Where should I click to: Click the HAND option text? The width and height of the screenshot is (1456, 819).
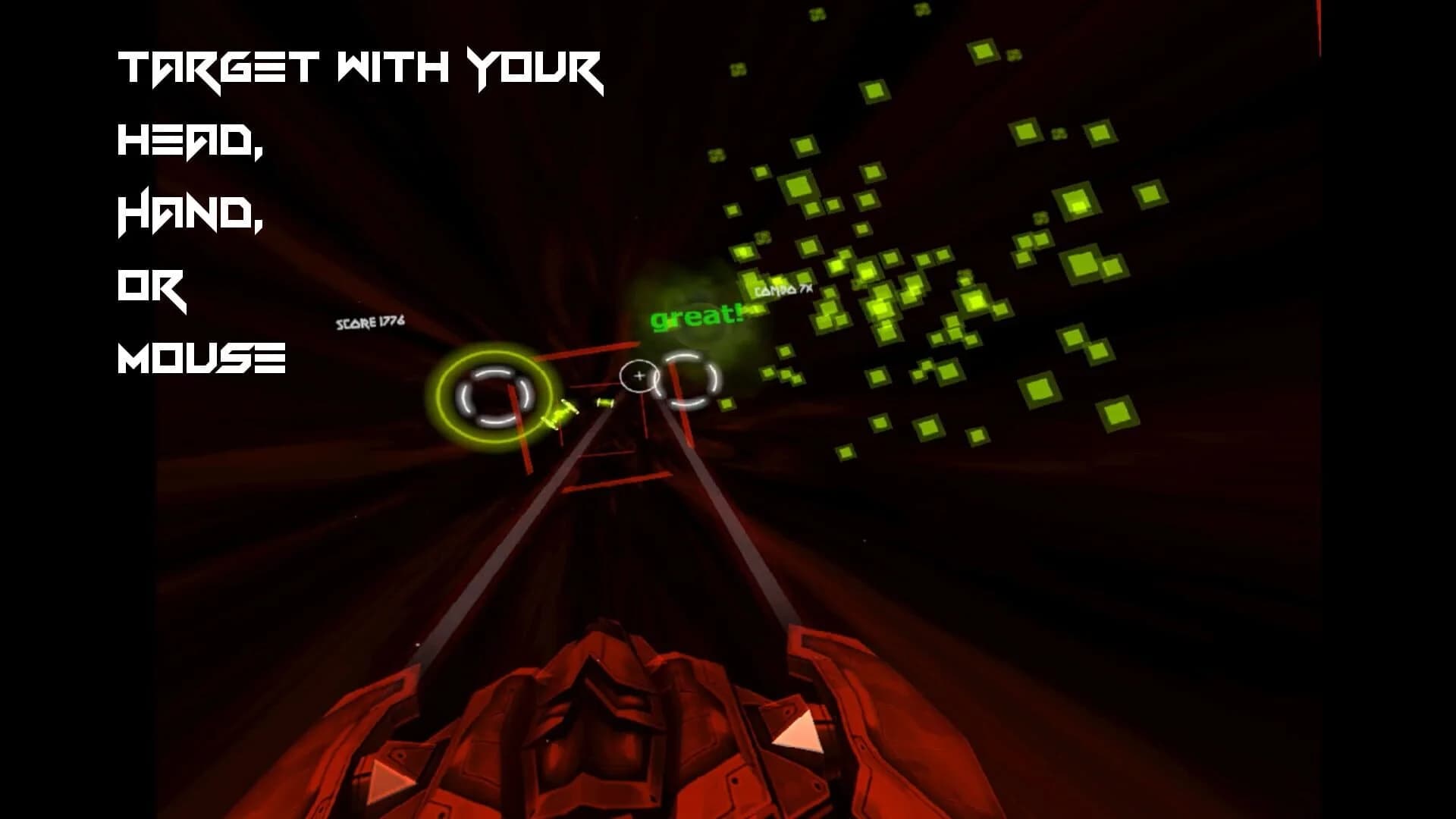tap(190, 216)
